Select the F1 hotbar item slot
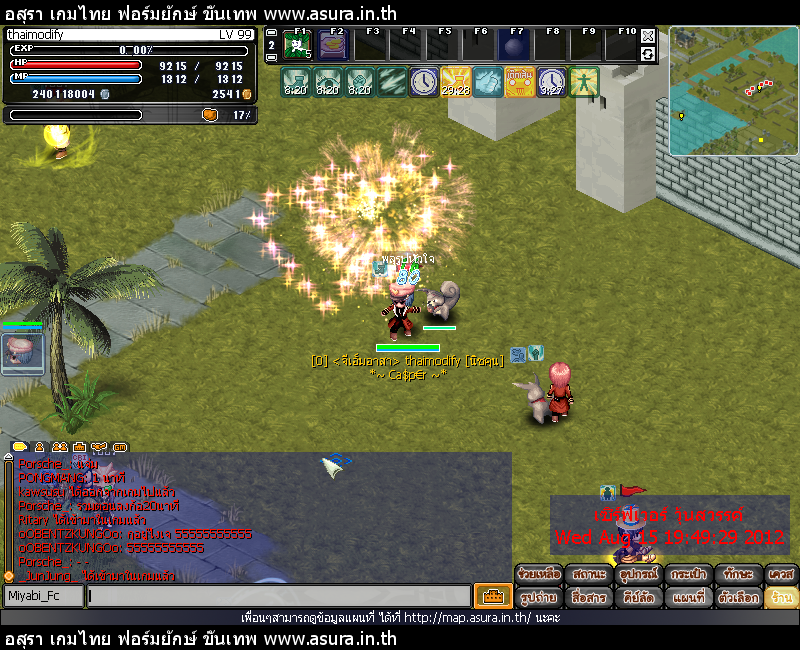This screenshot has height=650, width=800. tap(298, 46)
